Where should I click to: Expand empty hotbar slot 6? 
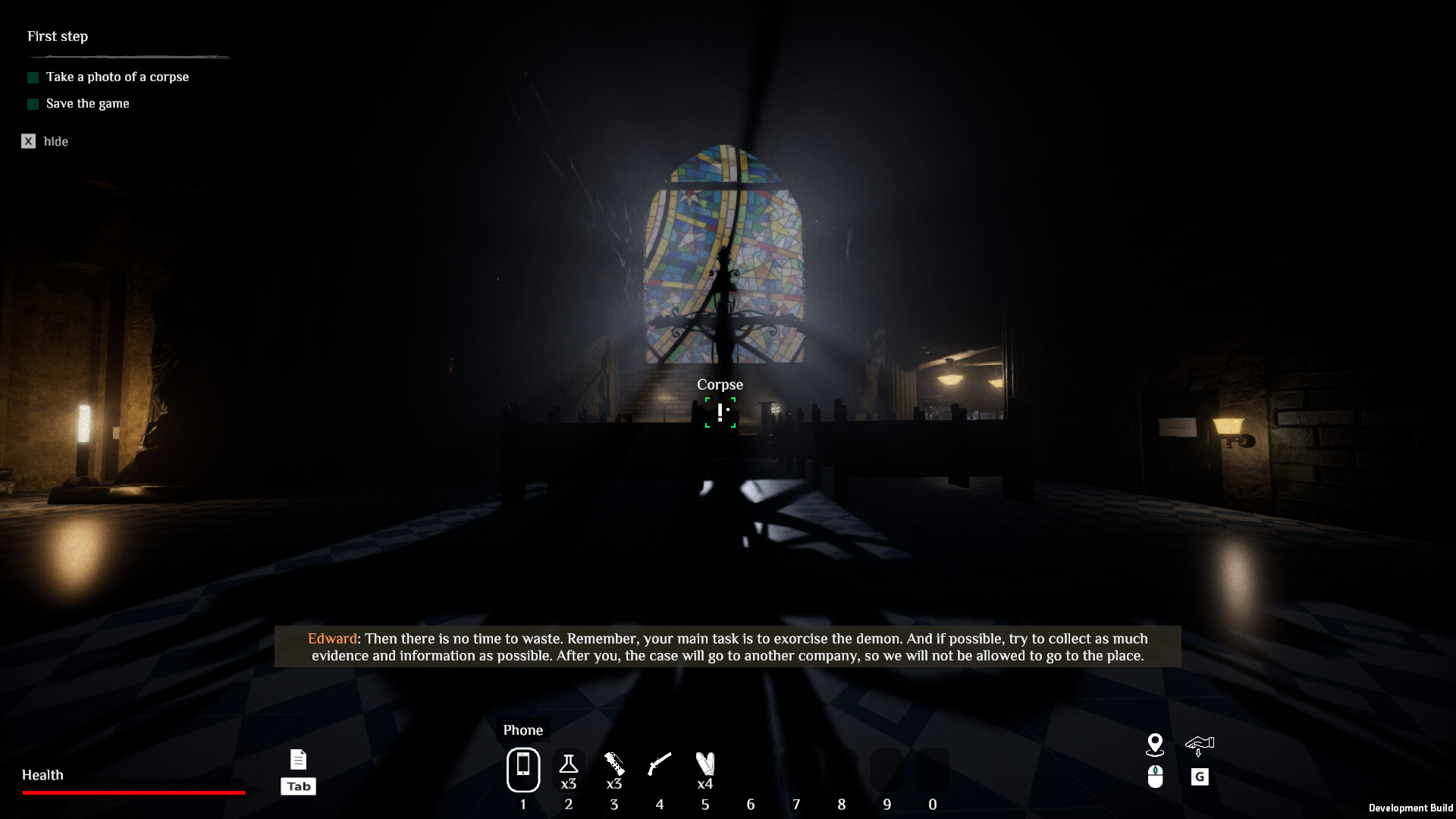[752, 769]
